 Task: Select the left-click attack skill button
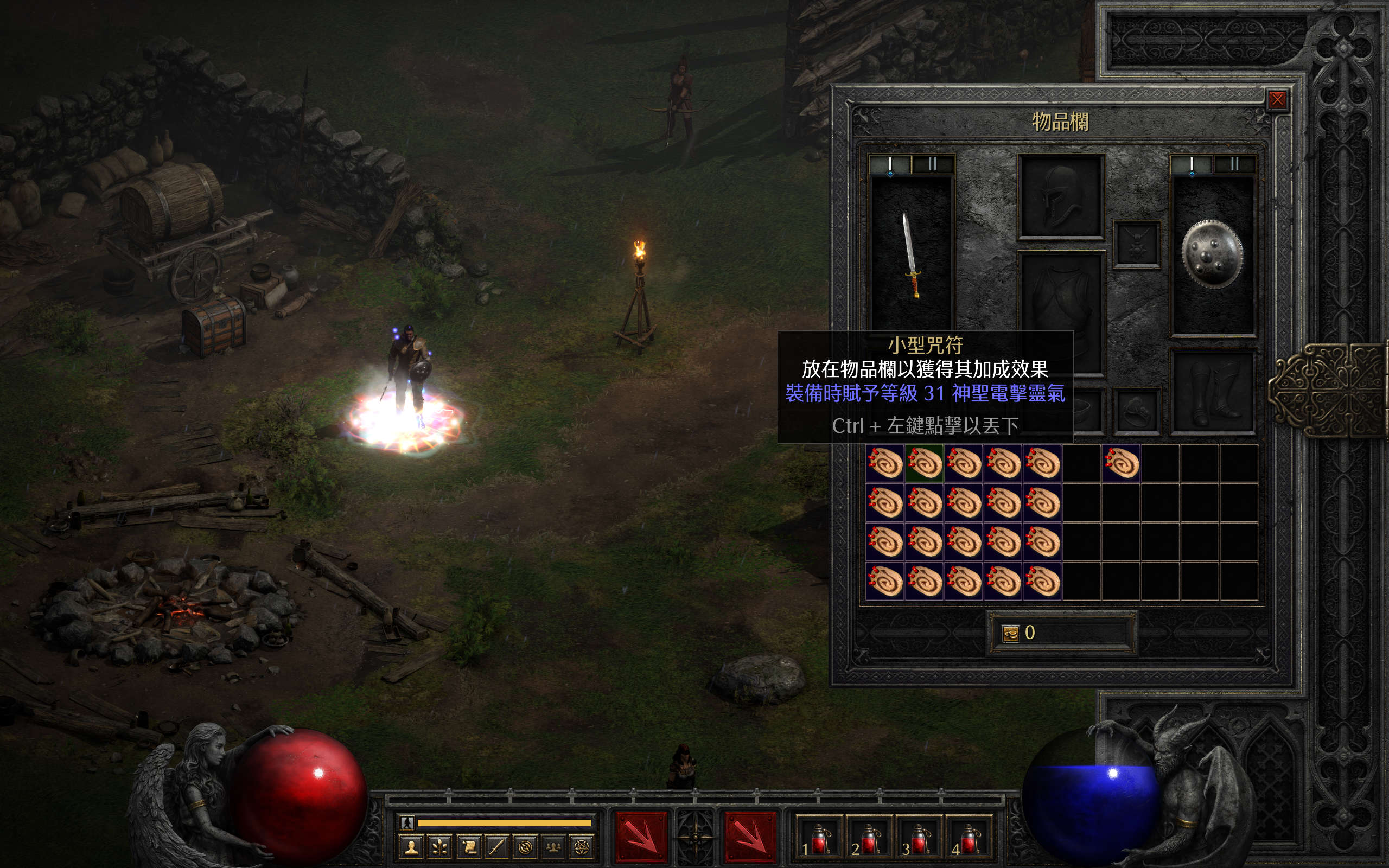641,837
